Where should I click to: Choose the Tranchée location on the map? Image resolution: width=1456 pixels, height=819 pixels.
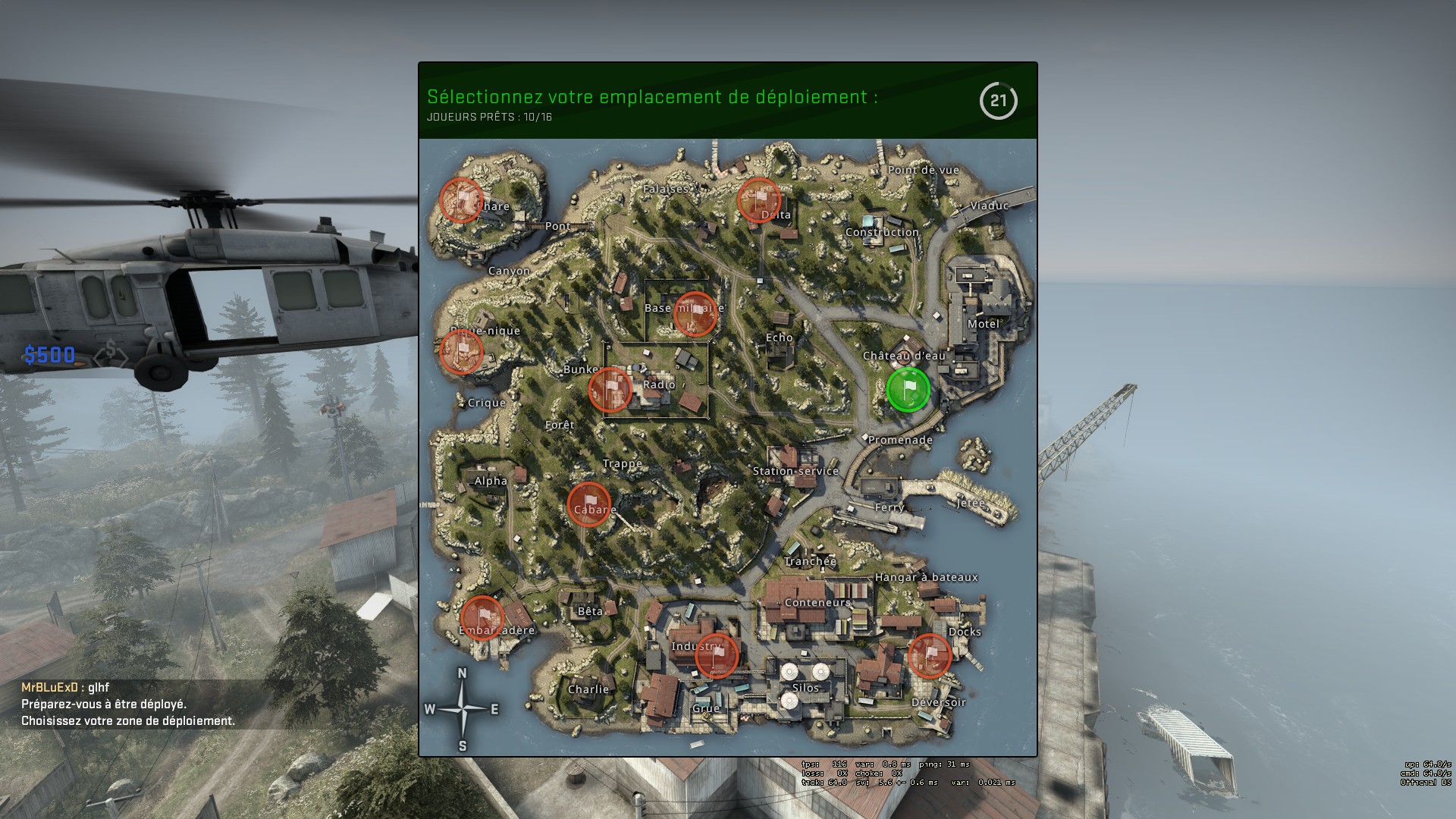tap(810, 561)
